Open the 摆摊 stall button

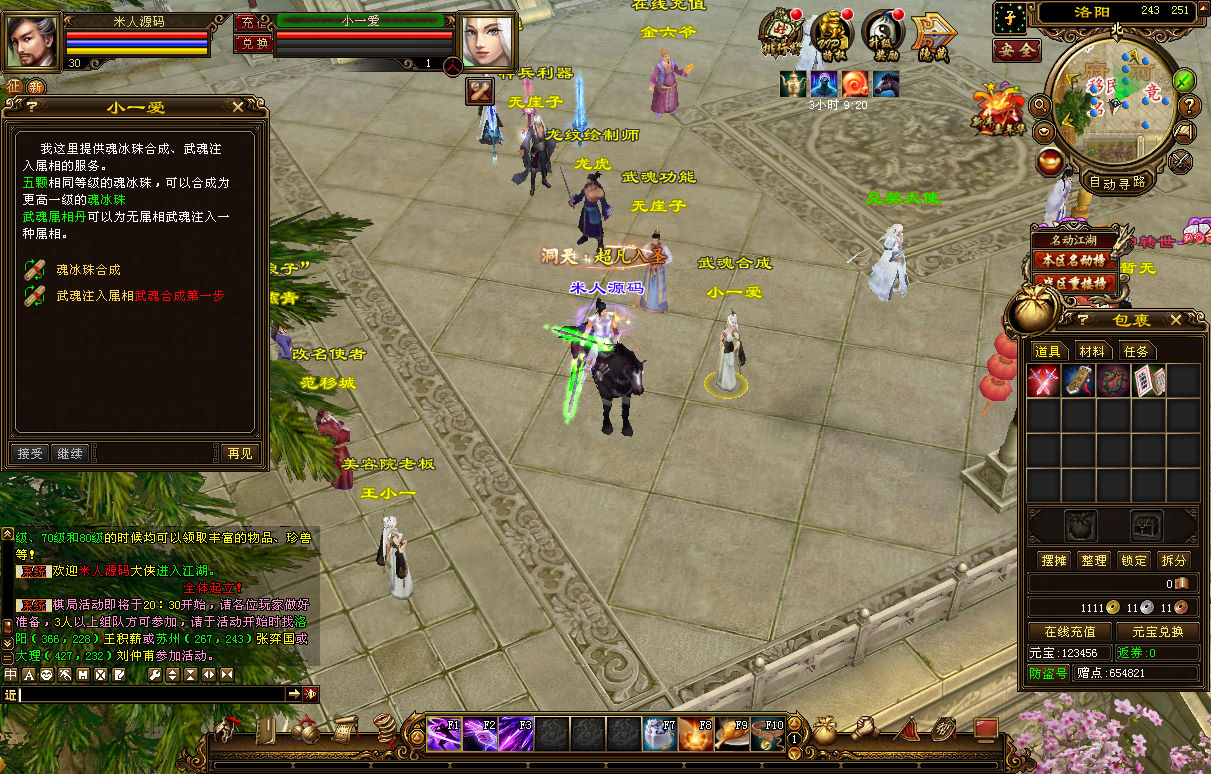tap(1053, 560)
